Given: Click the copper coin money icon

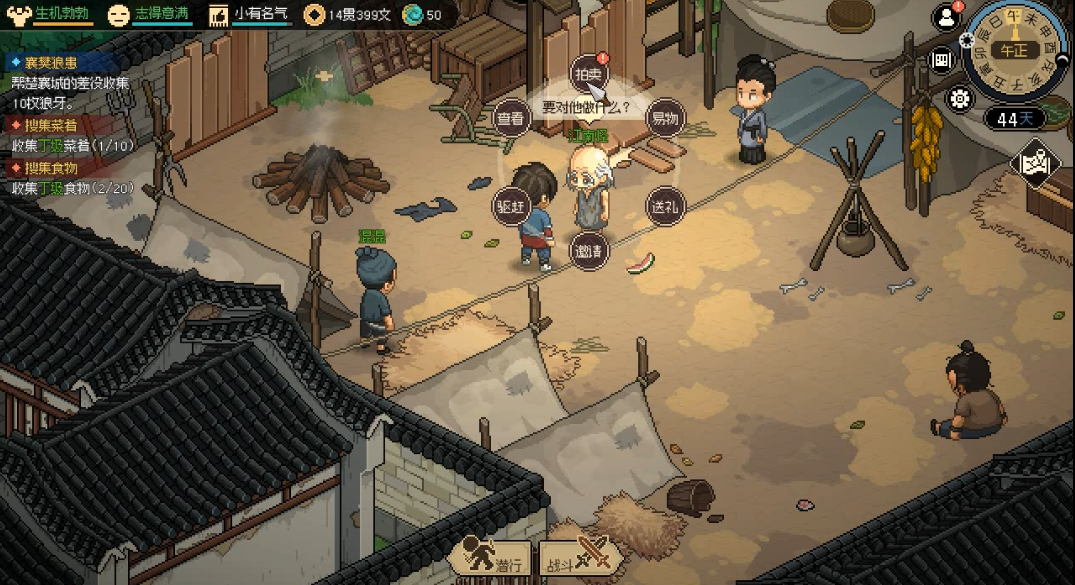Looking at the screenshot, I should 314,15.
